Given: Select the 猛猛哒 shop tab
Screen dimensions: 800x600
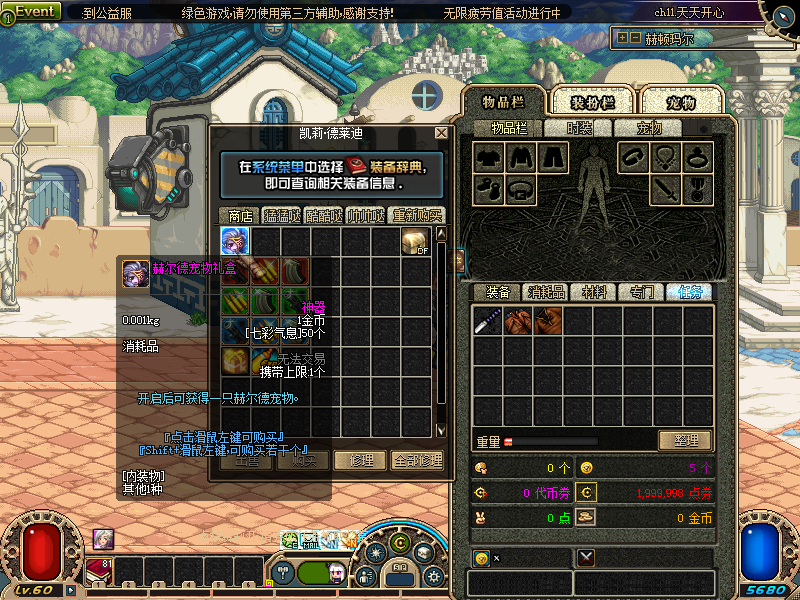Looking at the screenshot, I should [x=288, y=215].
